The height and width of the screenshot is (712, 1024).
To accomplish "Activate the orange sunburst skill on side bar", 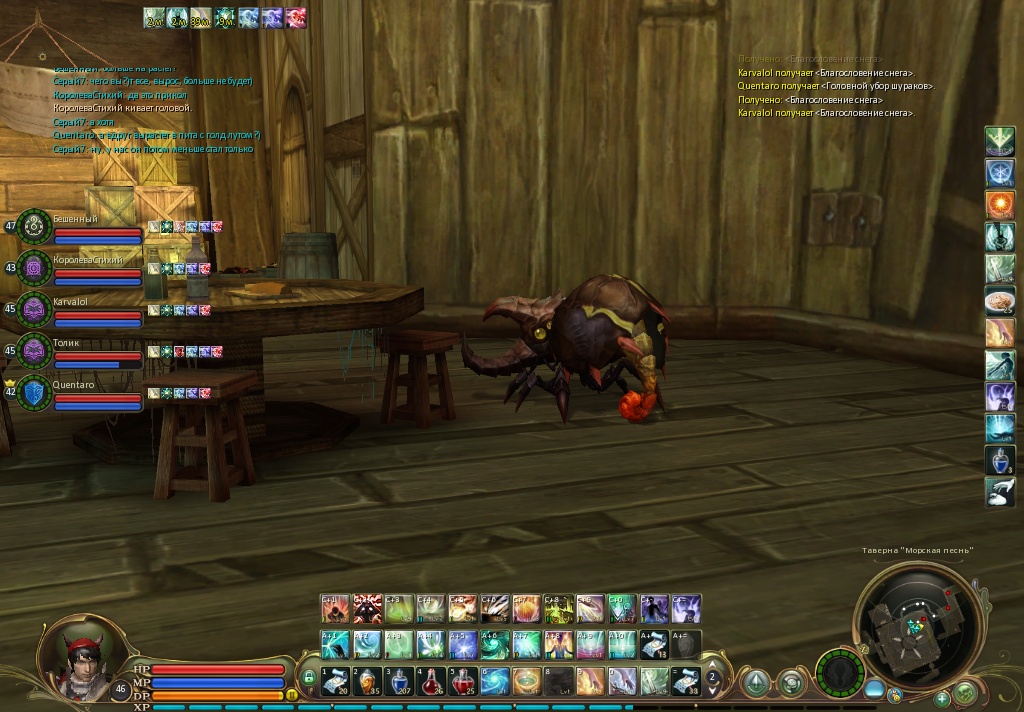I will tap(1000, 204).
